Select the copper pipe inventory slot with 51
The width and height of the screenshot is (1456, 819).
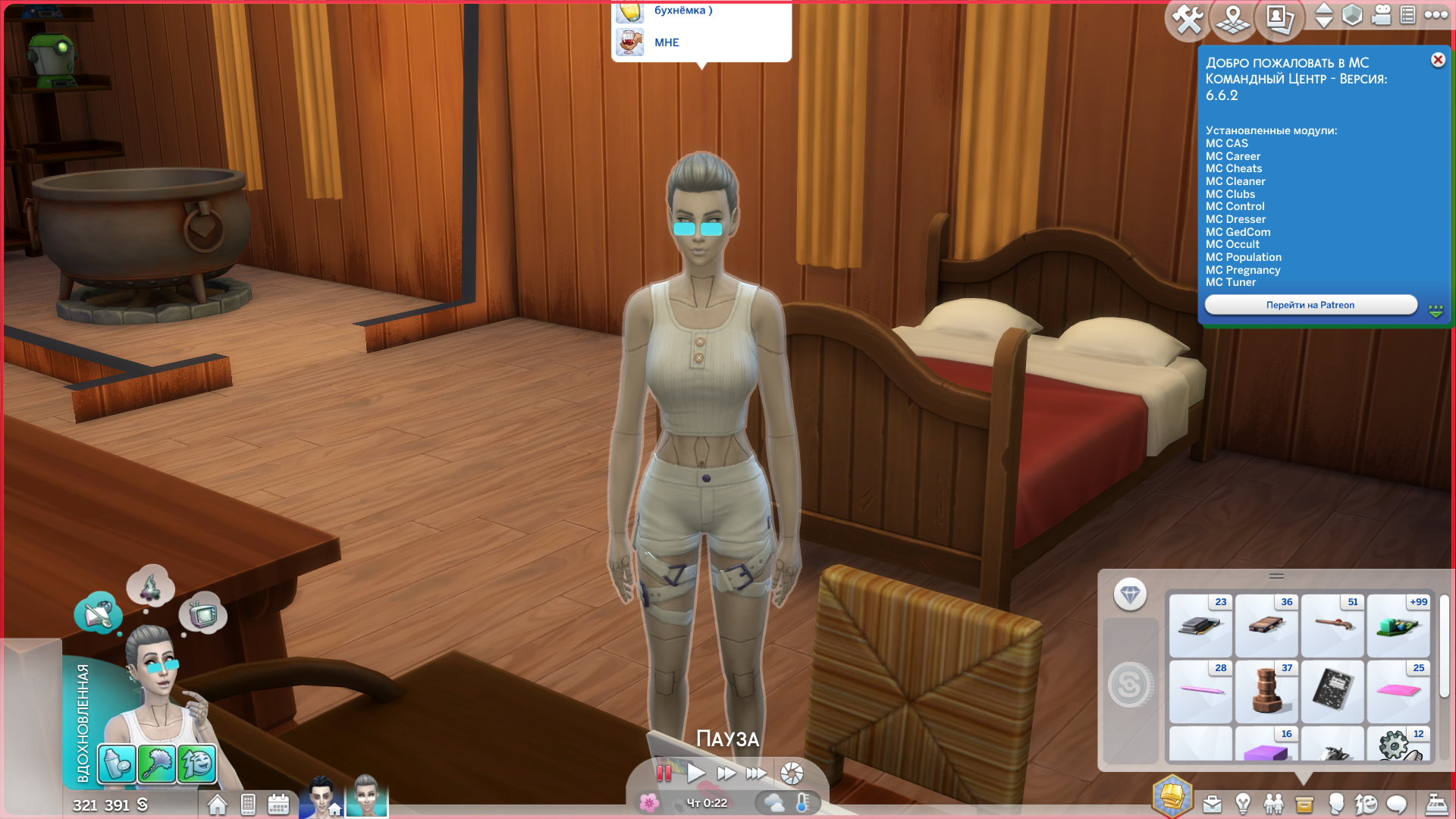[1332, 626]
